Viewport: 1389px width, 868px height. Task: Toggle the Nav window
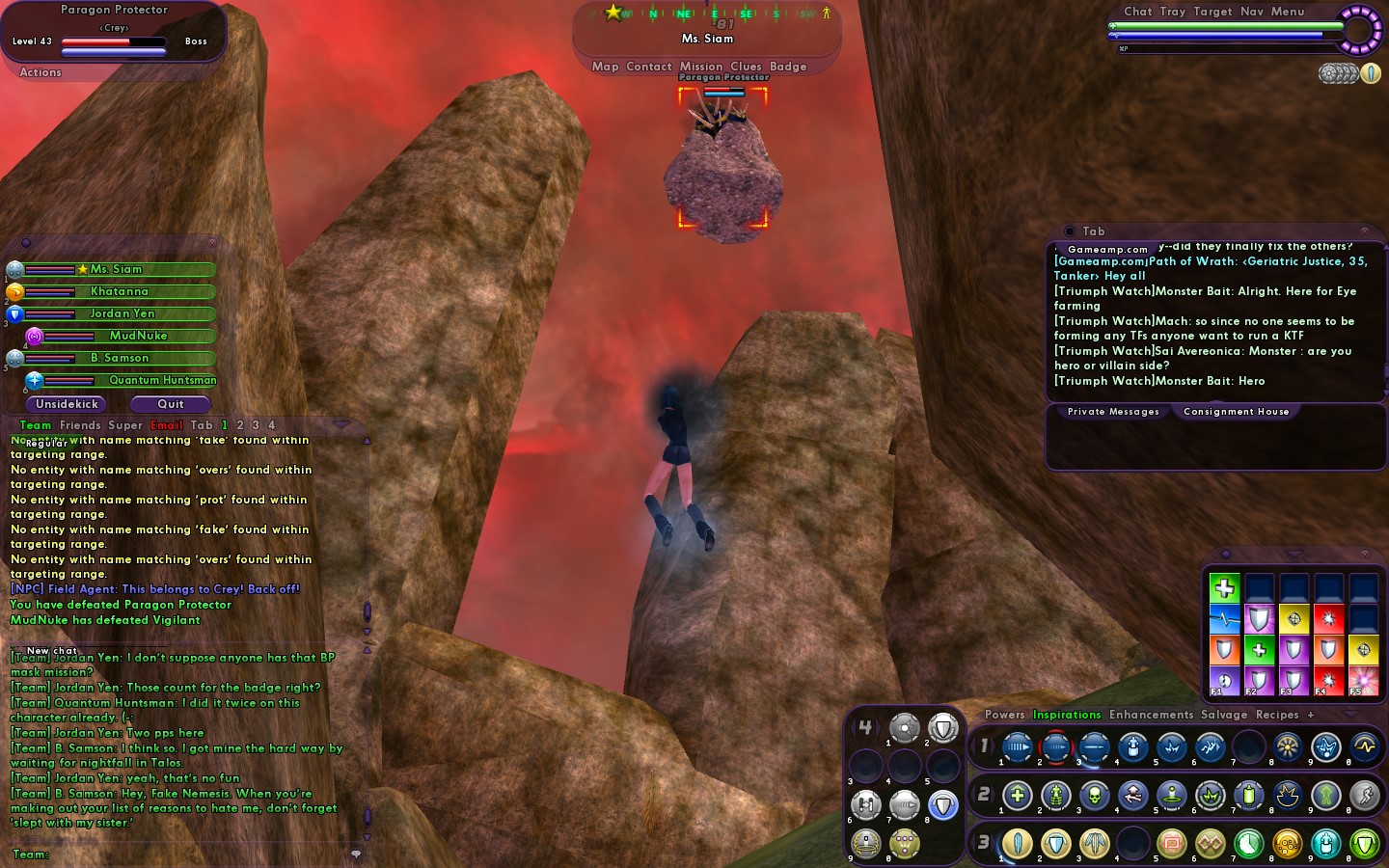[1252, 12]
